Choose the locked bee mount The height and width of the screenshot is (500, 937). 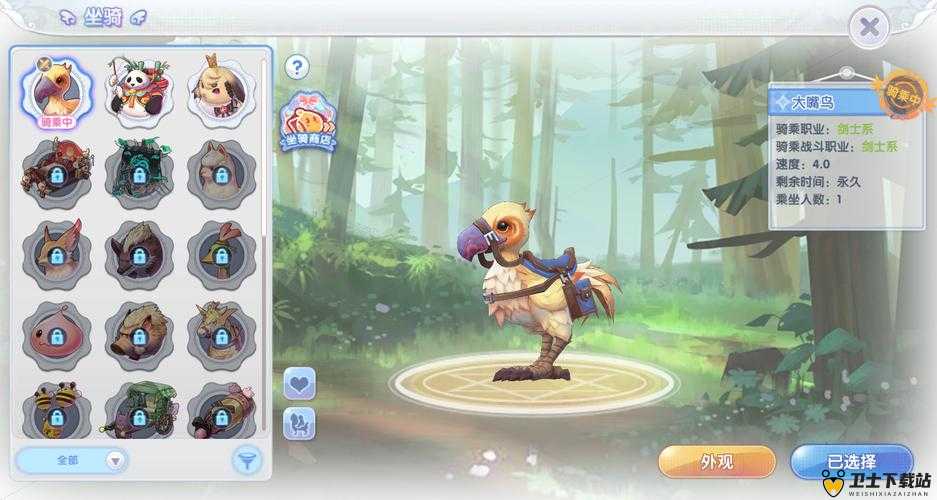coord(58,410)
